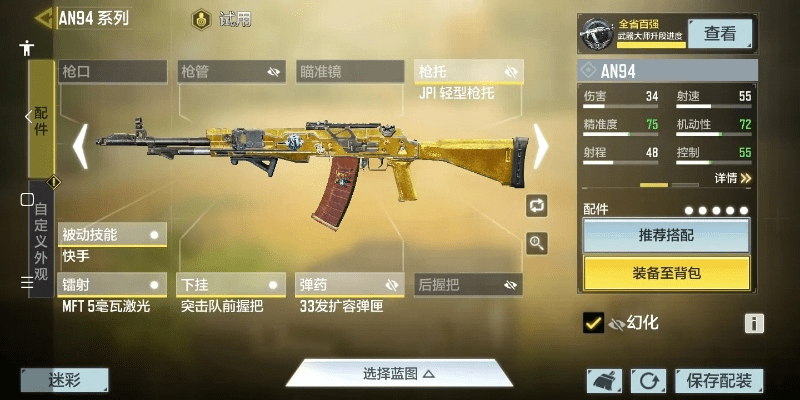Switch to the 自定义外观 custom appearance tab
Image resolution: width=800 pixels, height=400 pixels.
pos(41,240)
